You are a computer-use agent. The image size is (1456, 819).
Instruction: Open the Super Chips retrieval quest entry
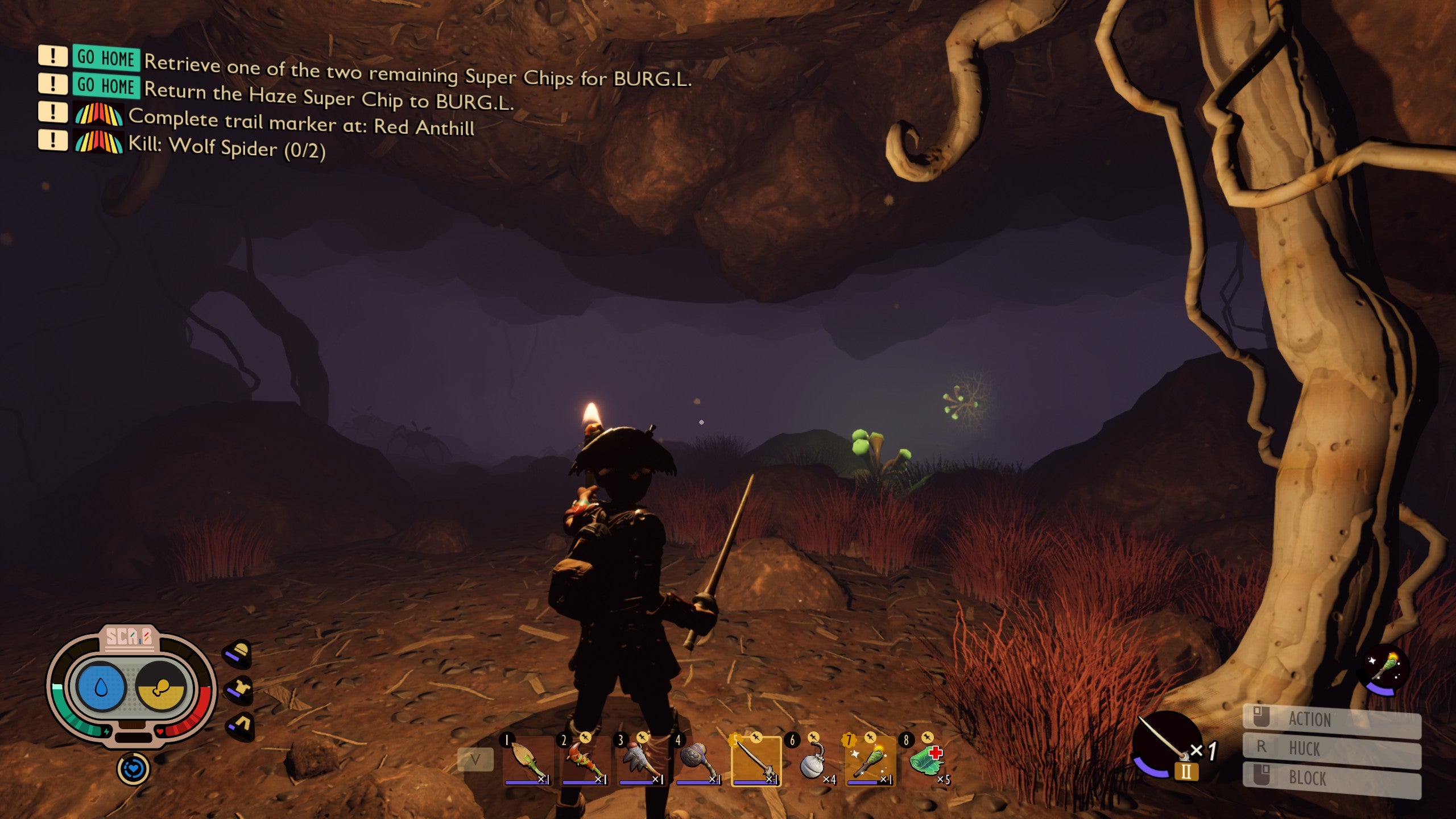coord(417,72)
